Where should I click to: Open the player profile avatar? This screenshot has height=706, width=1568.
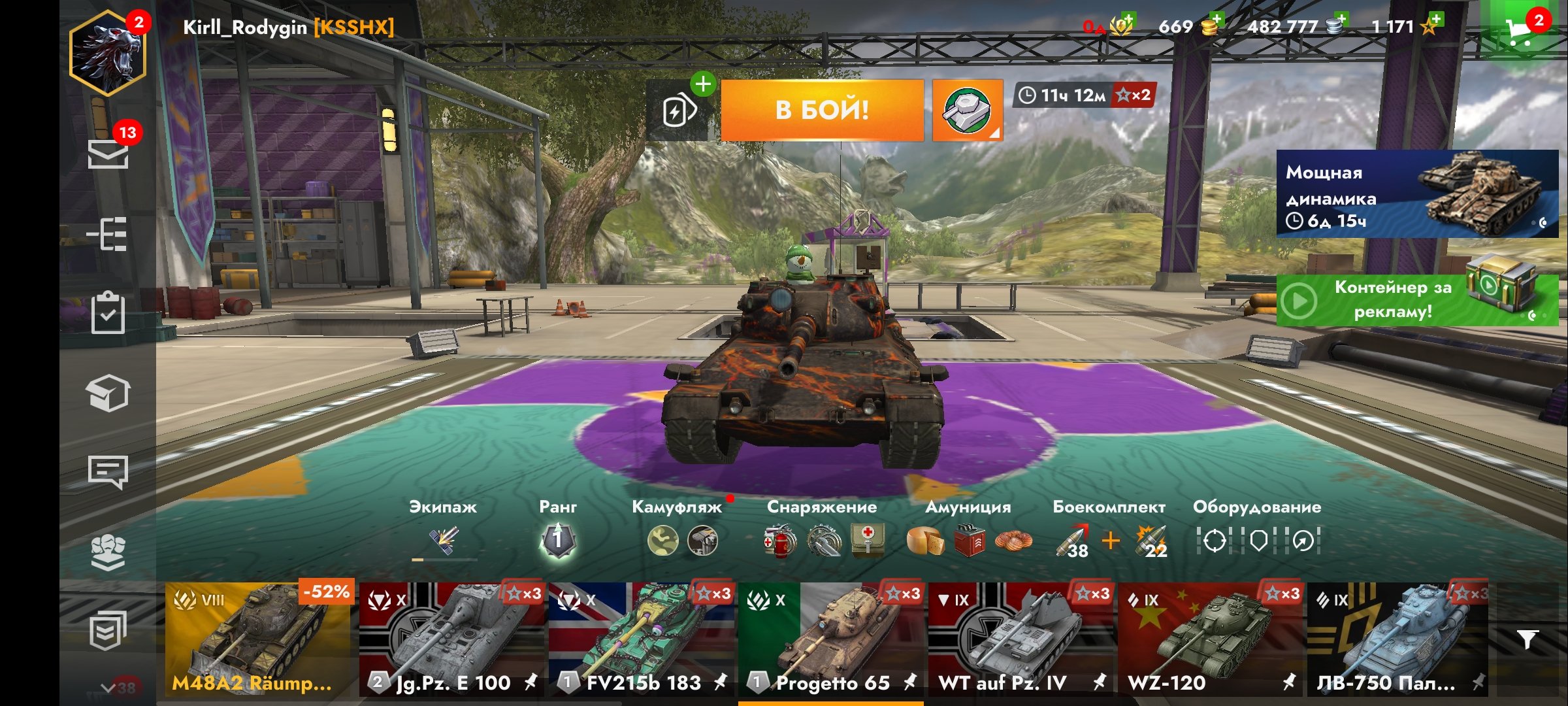[x=108, y=54]
